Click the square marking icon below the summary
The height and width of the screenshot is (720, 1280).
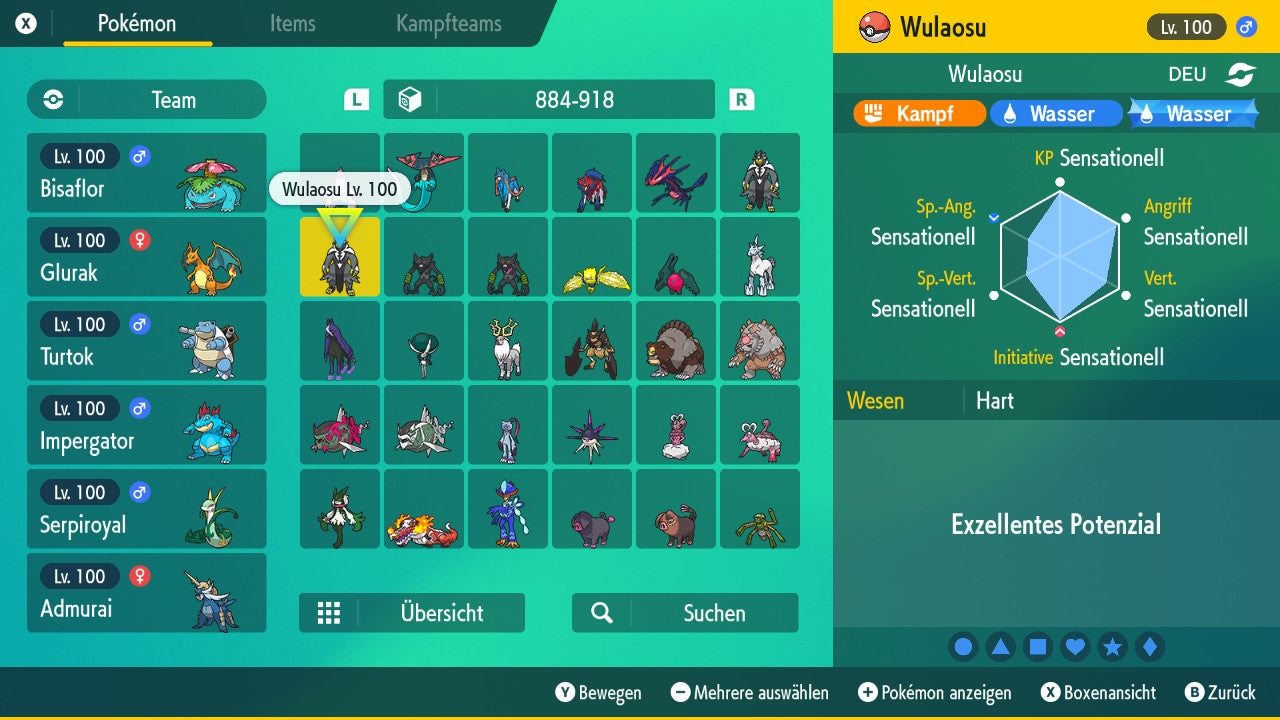tap(1038, 647)
